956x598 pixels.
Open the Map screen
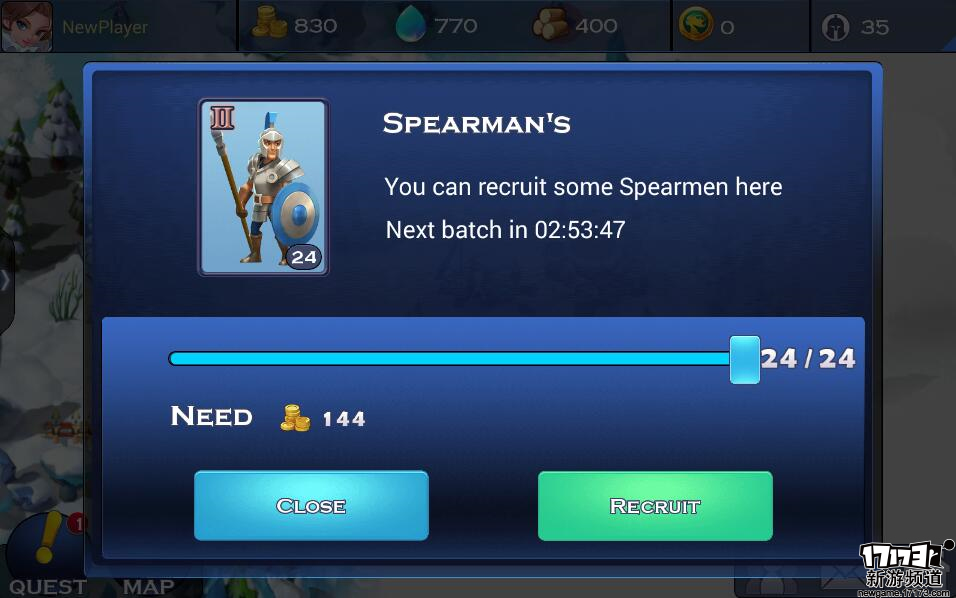(x=148, y=586)
